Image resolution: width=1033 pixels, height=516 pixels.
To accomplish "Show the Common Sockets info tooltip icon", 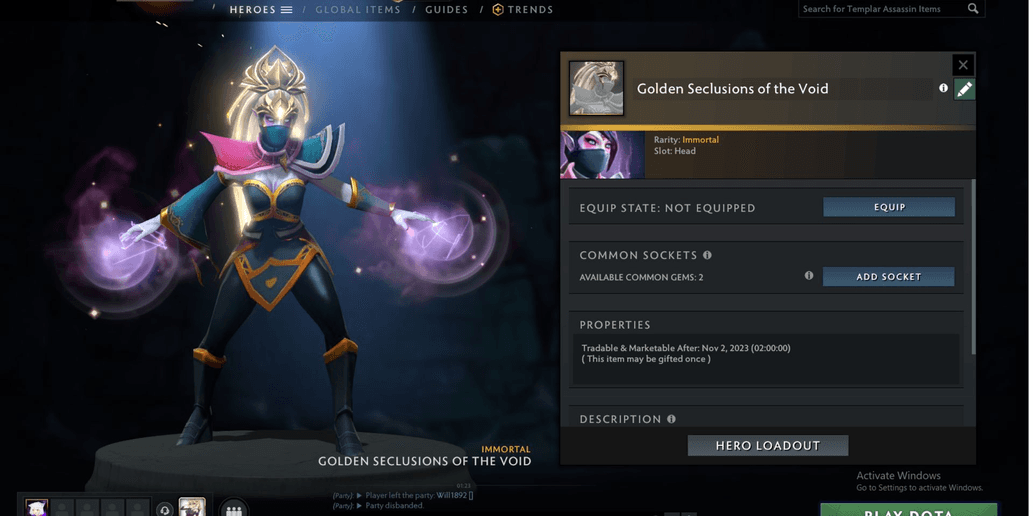I will (707, 255).
